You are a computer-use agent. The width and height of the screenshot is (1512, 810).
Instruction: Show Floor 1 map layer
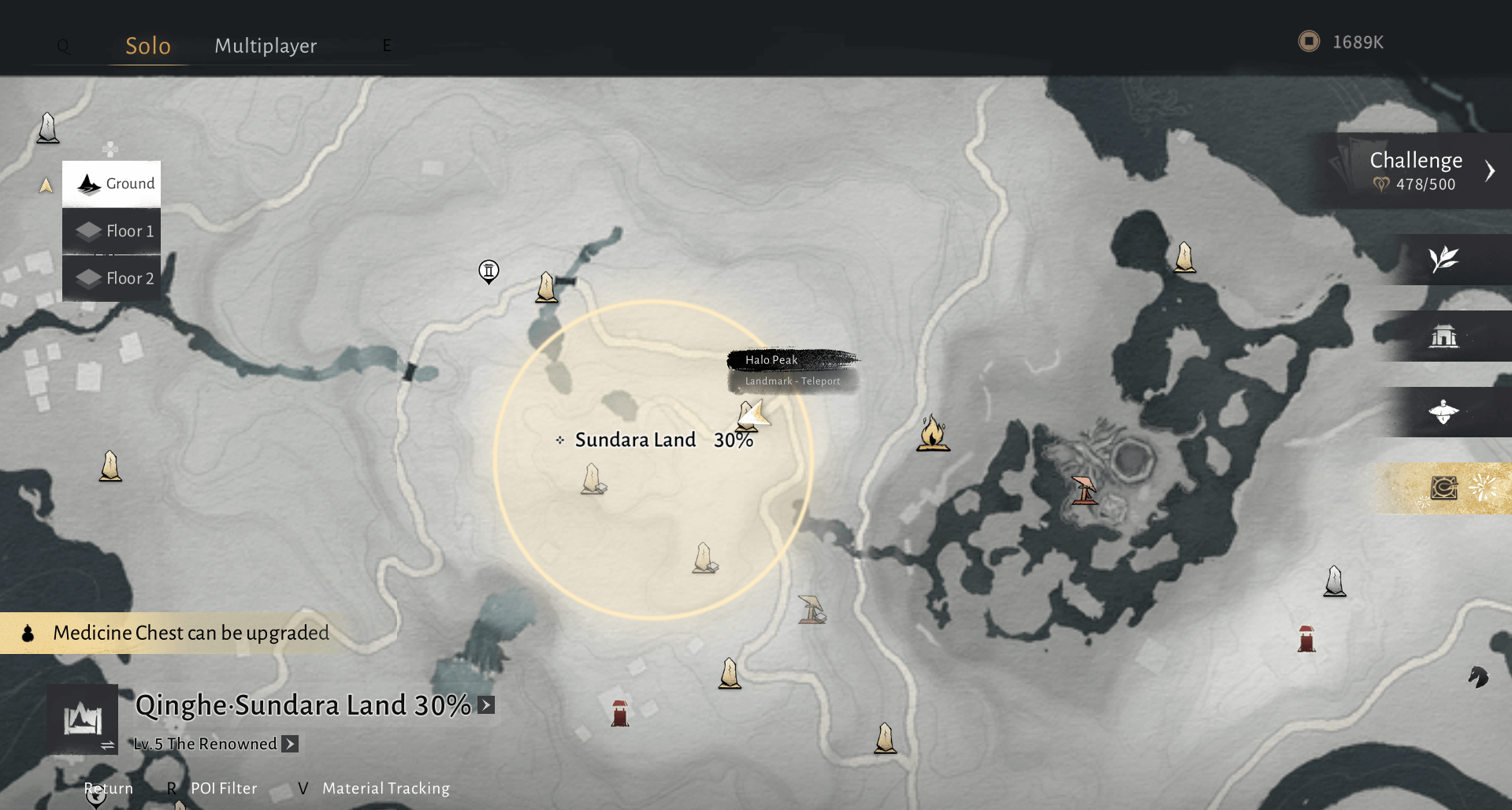(x=112, y=231)
